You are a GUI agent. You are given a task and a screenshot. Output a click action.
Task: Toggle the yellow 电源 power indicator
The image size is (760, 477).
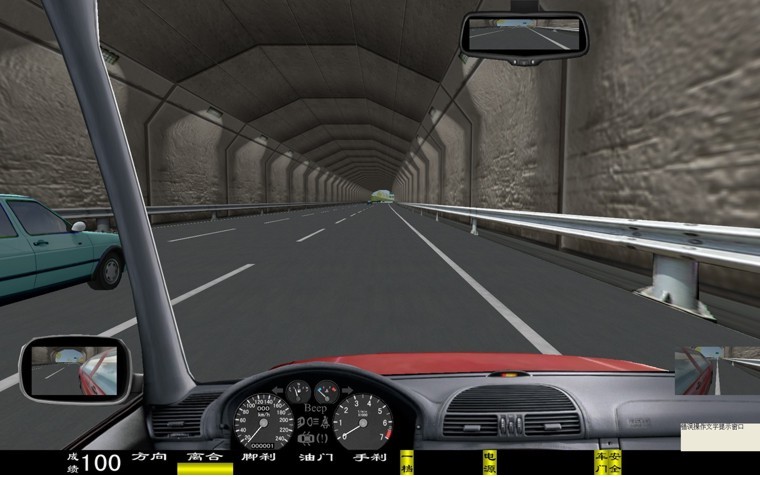pyautogui.click(x=489, y=462)
